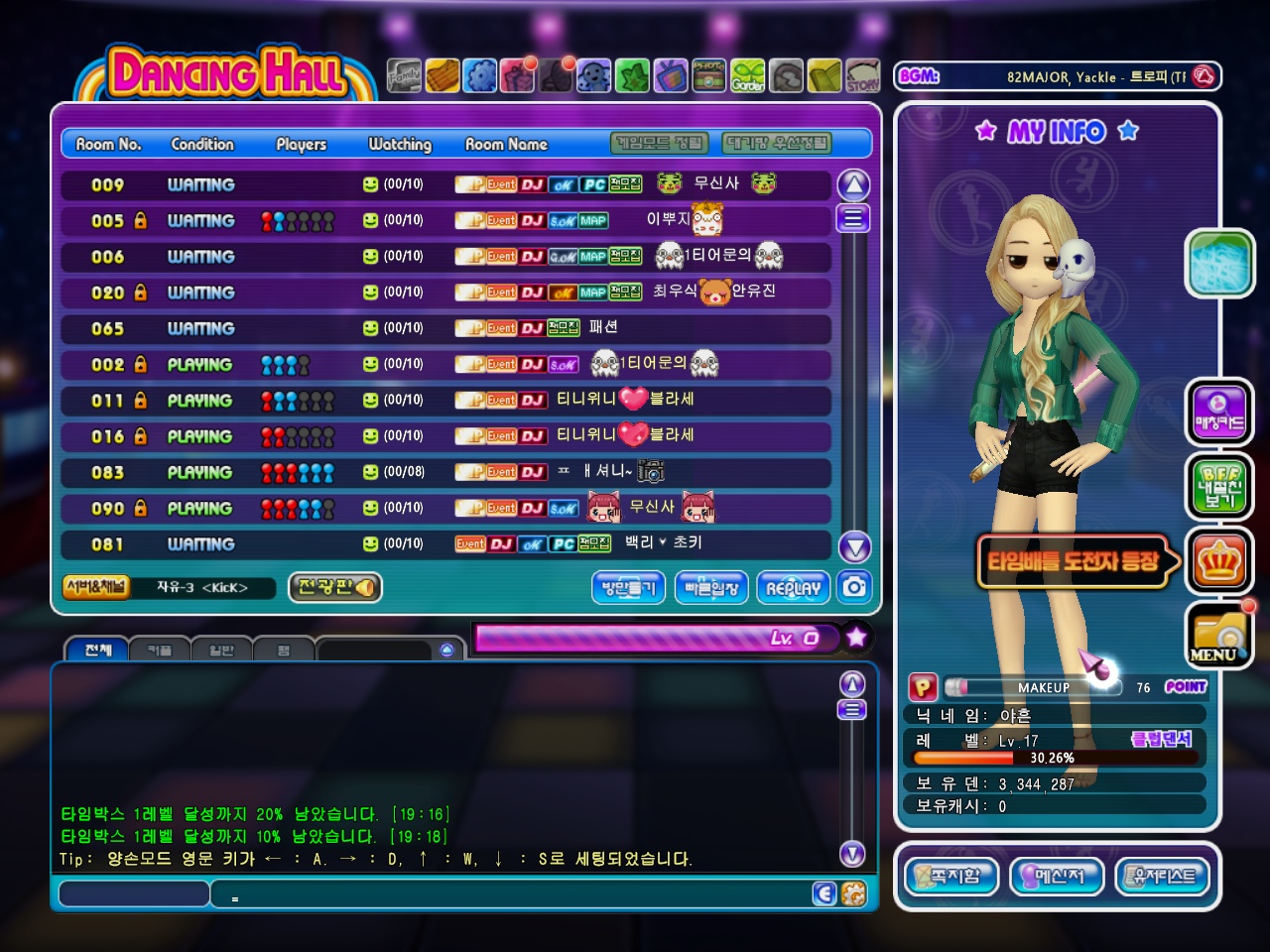
Task: Open the Family icon in the top bar
Action: point(404,75)
